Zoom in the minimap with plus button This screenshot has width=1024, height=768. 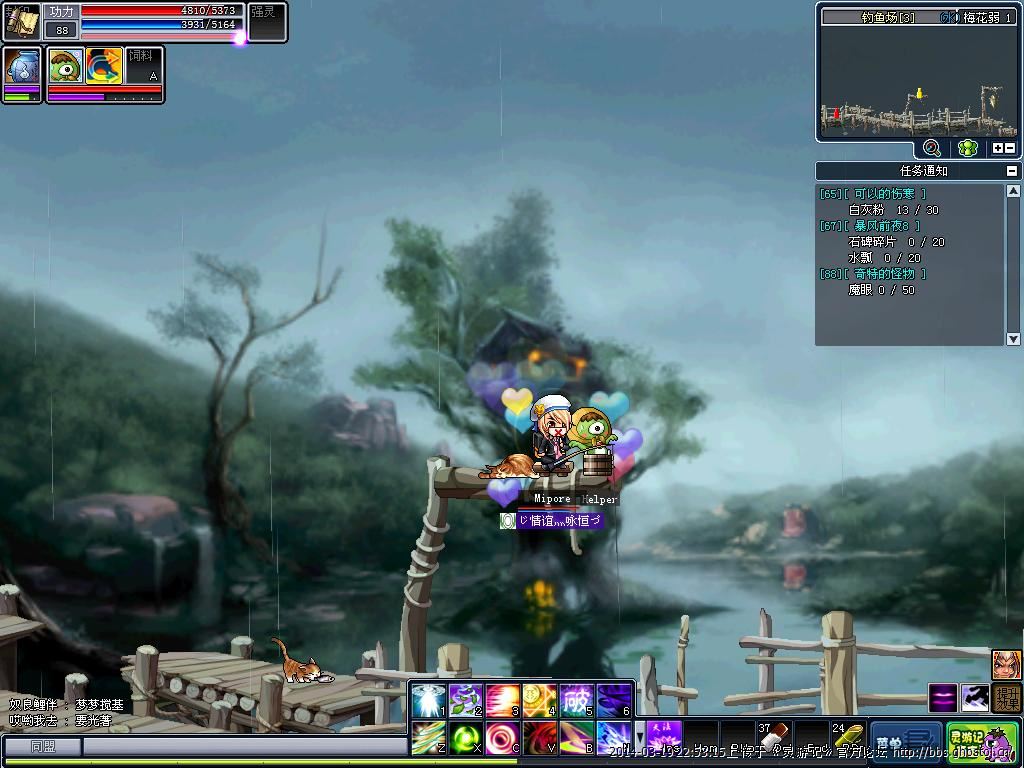[997, 148]
